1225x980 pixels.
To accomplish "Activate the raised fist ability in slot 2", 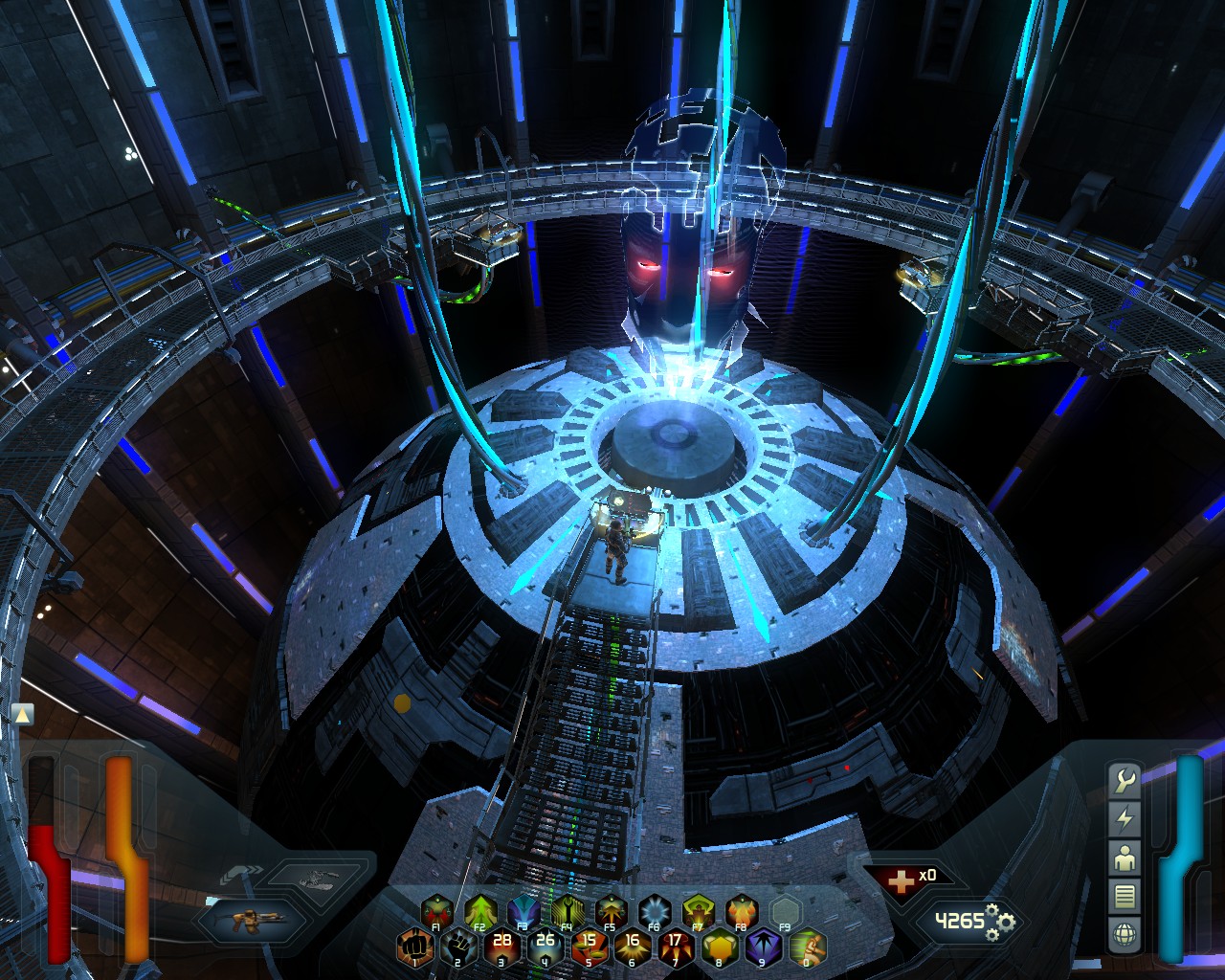I will 457,947.
